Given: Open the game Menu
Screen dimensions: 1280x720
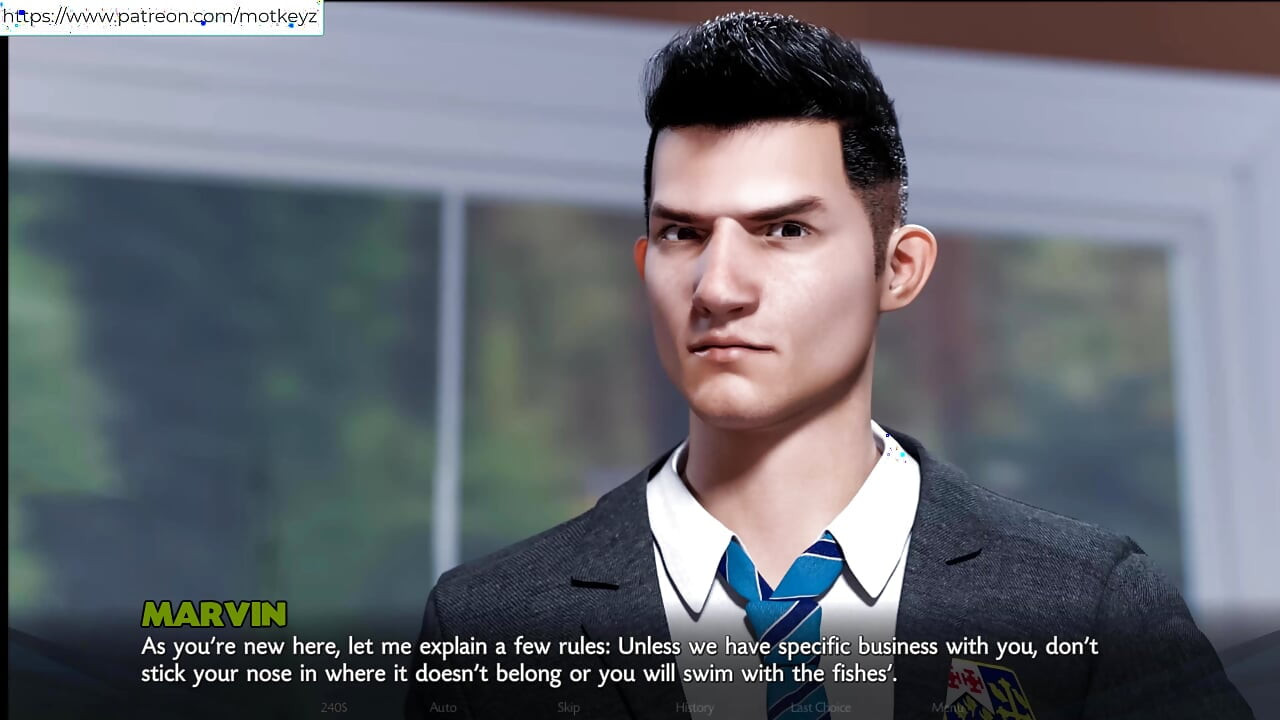Looking at the screenshot, I should [x=946, y=707].
